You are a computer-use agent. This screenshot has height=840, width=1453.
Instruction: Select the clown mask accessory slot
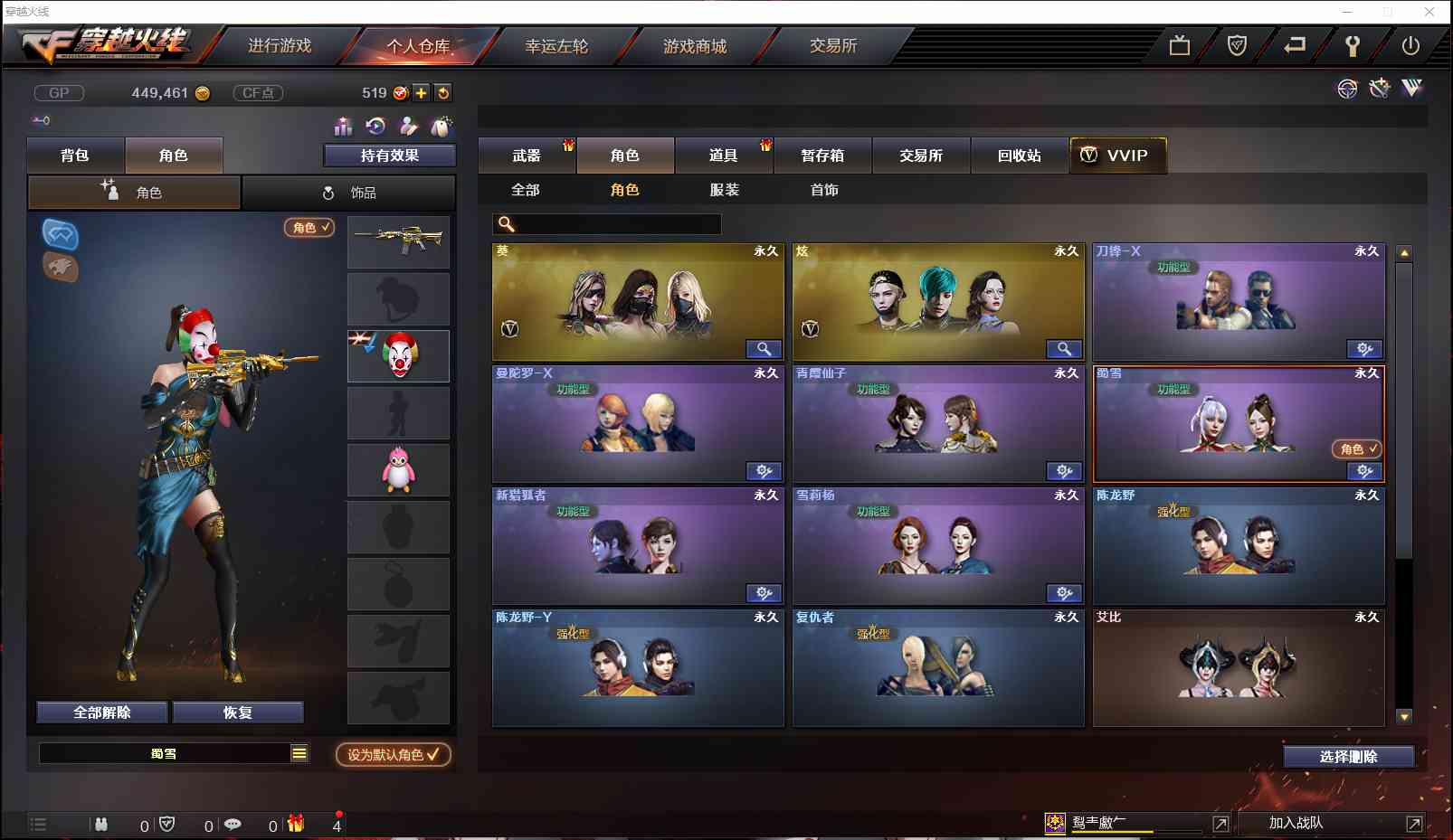398,354
